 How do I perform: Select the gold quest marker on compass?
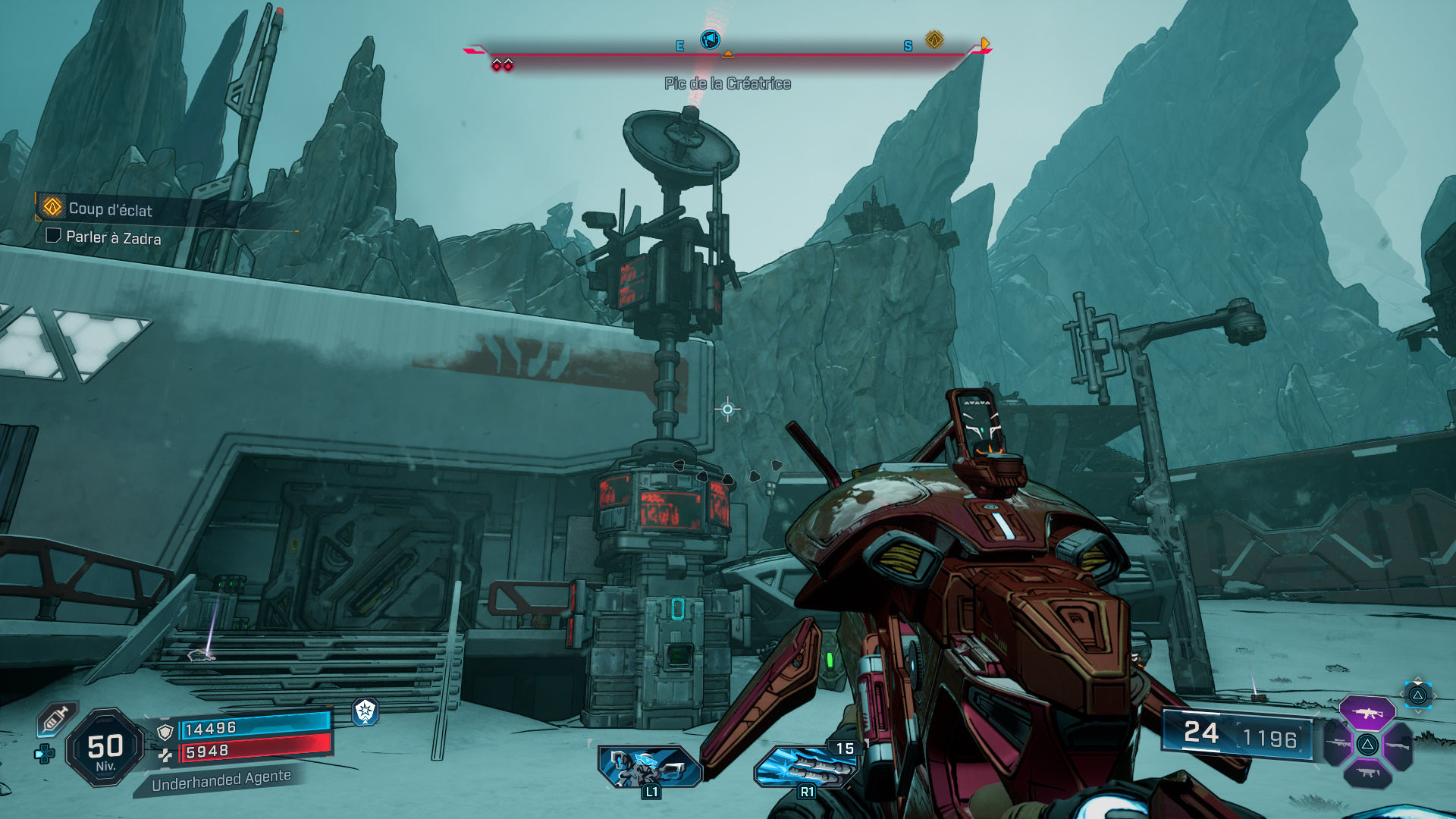tap(934, 39)
